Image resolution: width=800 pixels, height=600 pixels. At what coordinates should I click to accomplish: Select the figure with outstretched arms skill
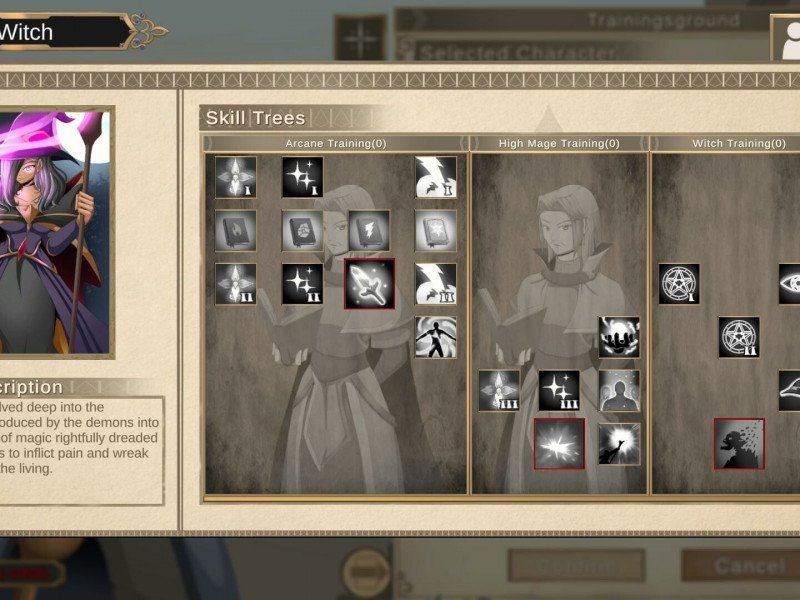pos(436,337)
